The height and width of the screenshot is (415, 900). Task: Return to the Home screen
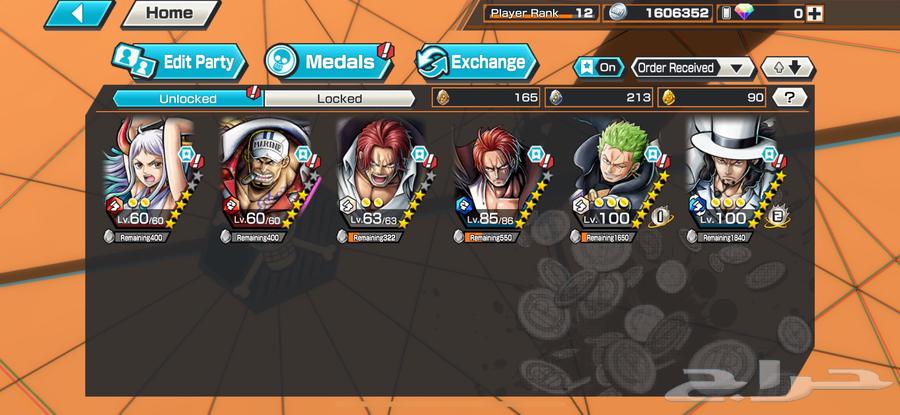pos(170,14)
